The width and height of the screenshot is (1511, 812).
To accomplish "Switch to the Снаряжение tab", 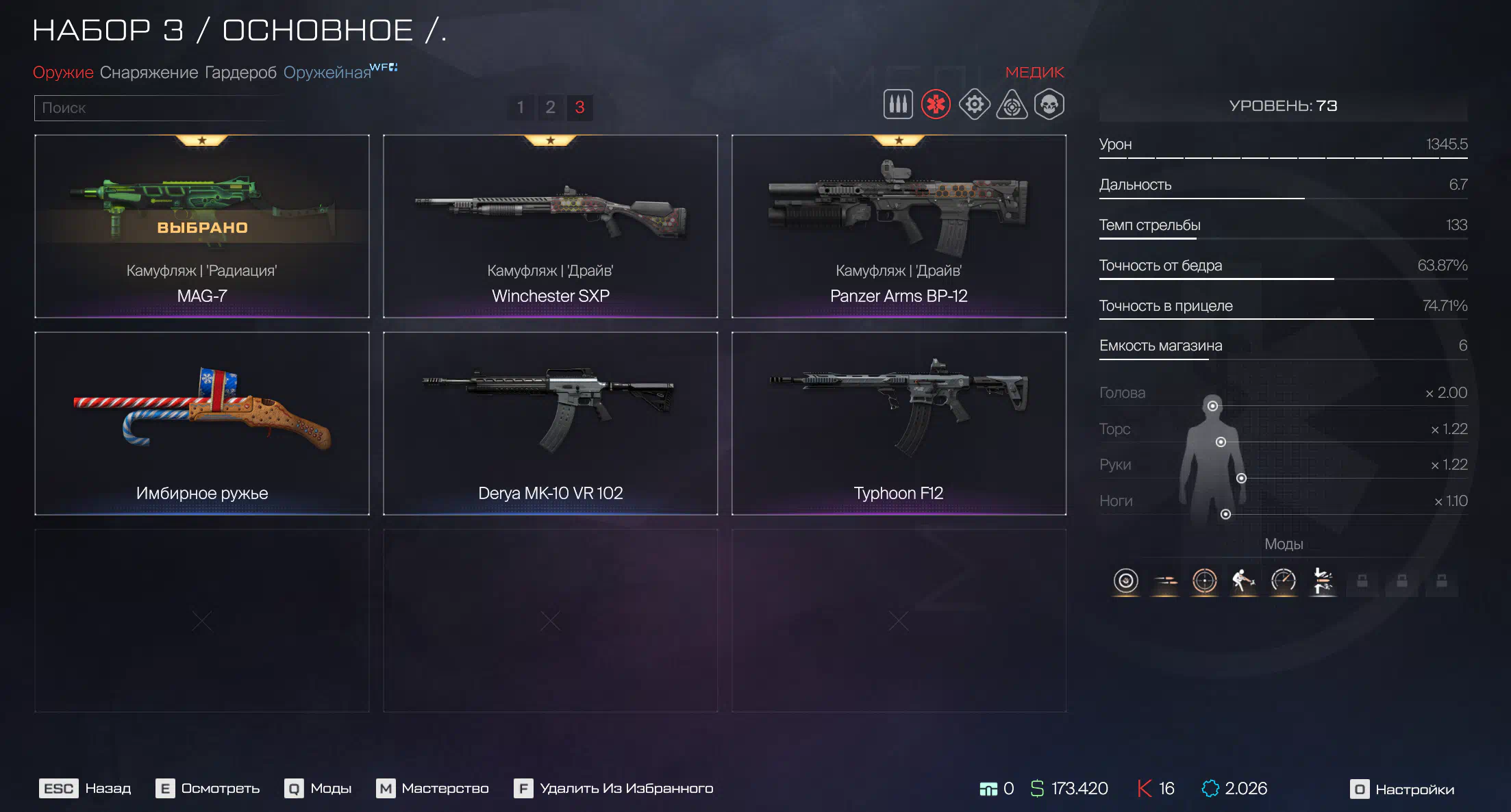I will 149,73.
